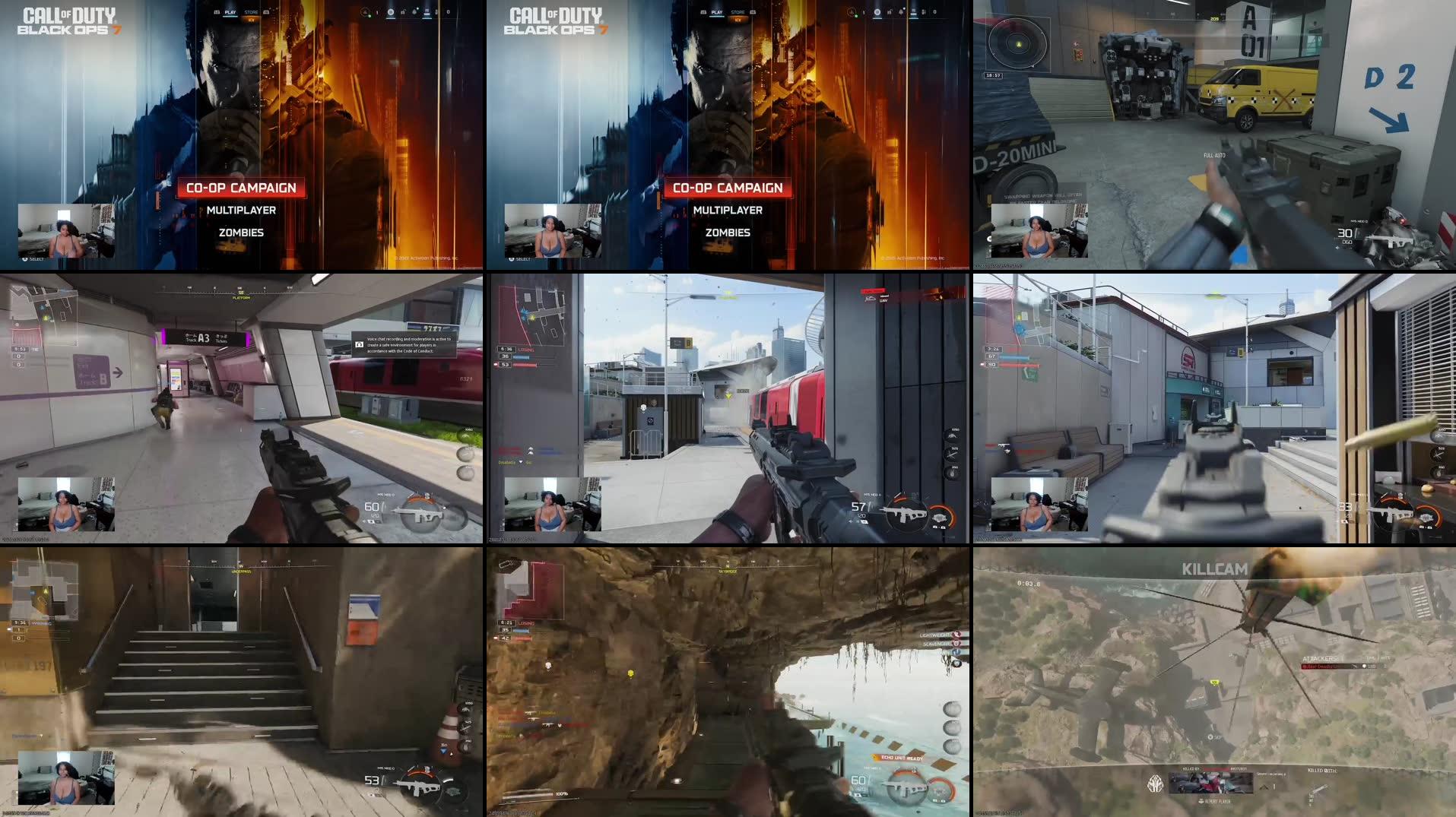Switch to the STORE tab
Image resolution: width=1456 pixels, height=817 pixels.
click(x=251, y=12)
